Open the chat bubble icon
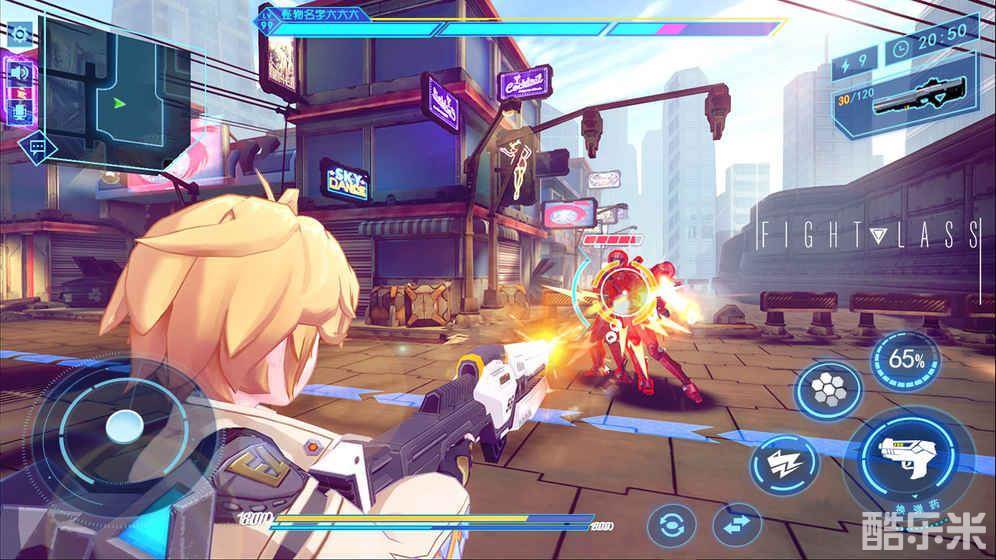Viewport: 996px width, 560px height. point(38,148)
